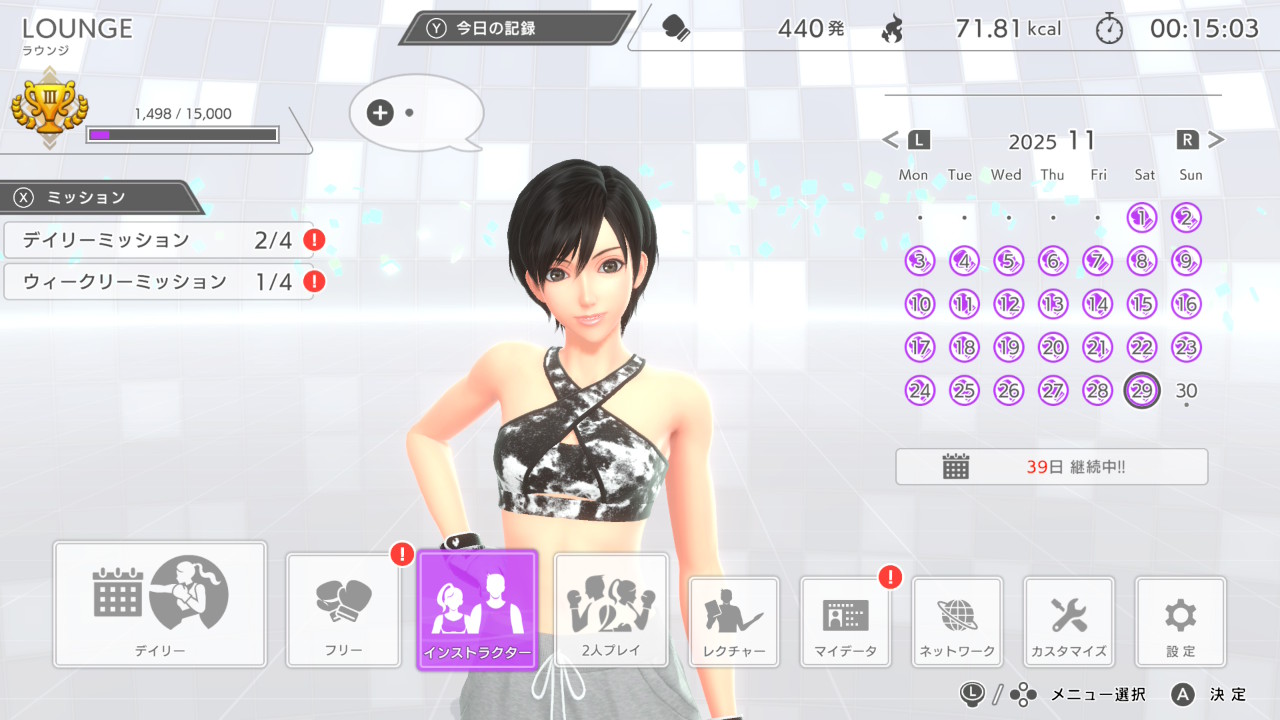Select calendar day 29
The image size is (1280, 720).
(x=1142, y=390)
